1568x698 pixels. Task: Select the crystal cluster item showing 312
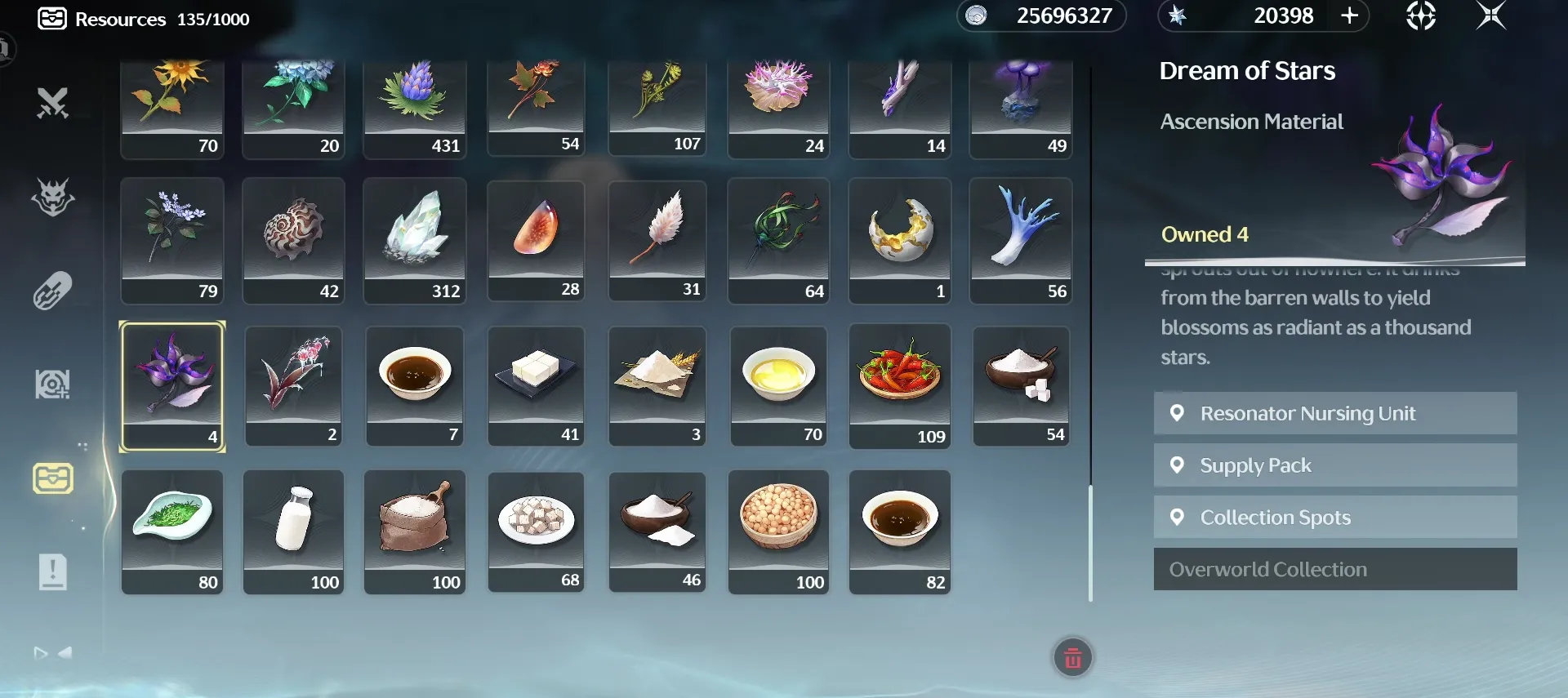[414, 240]
